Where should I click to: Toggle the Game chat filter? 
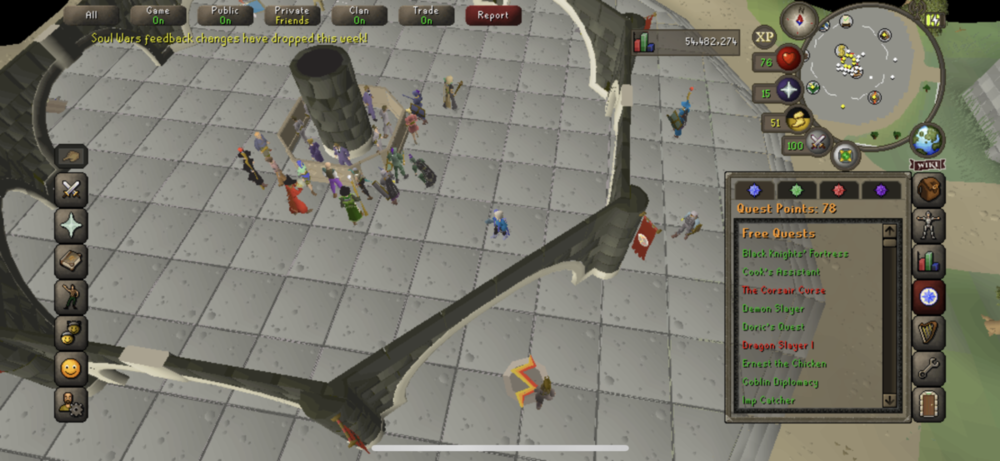(x=157, y=15)
